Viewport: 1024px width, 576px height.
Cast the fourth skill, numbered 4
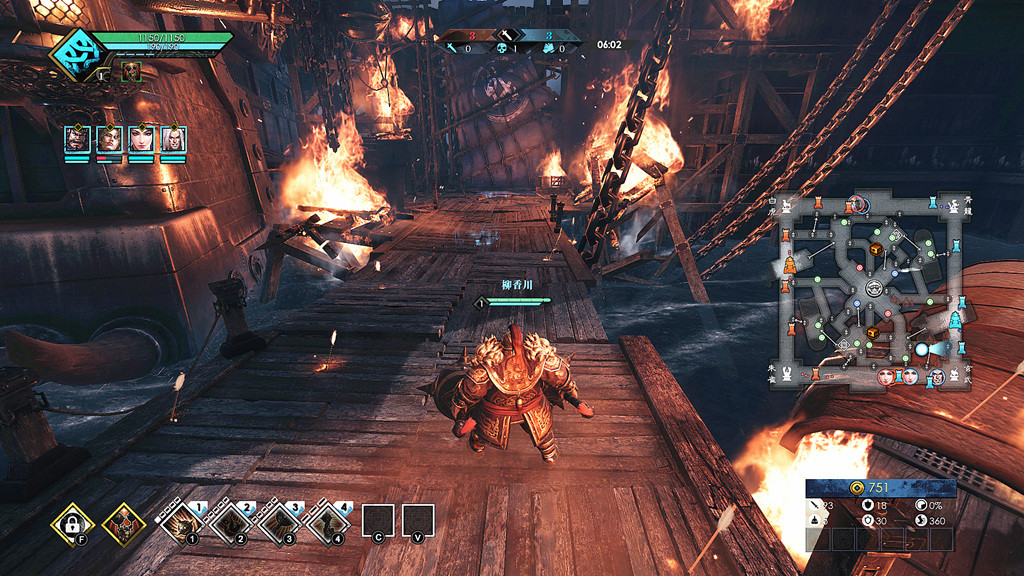pos(328,523)
